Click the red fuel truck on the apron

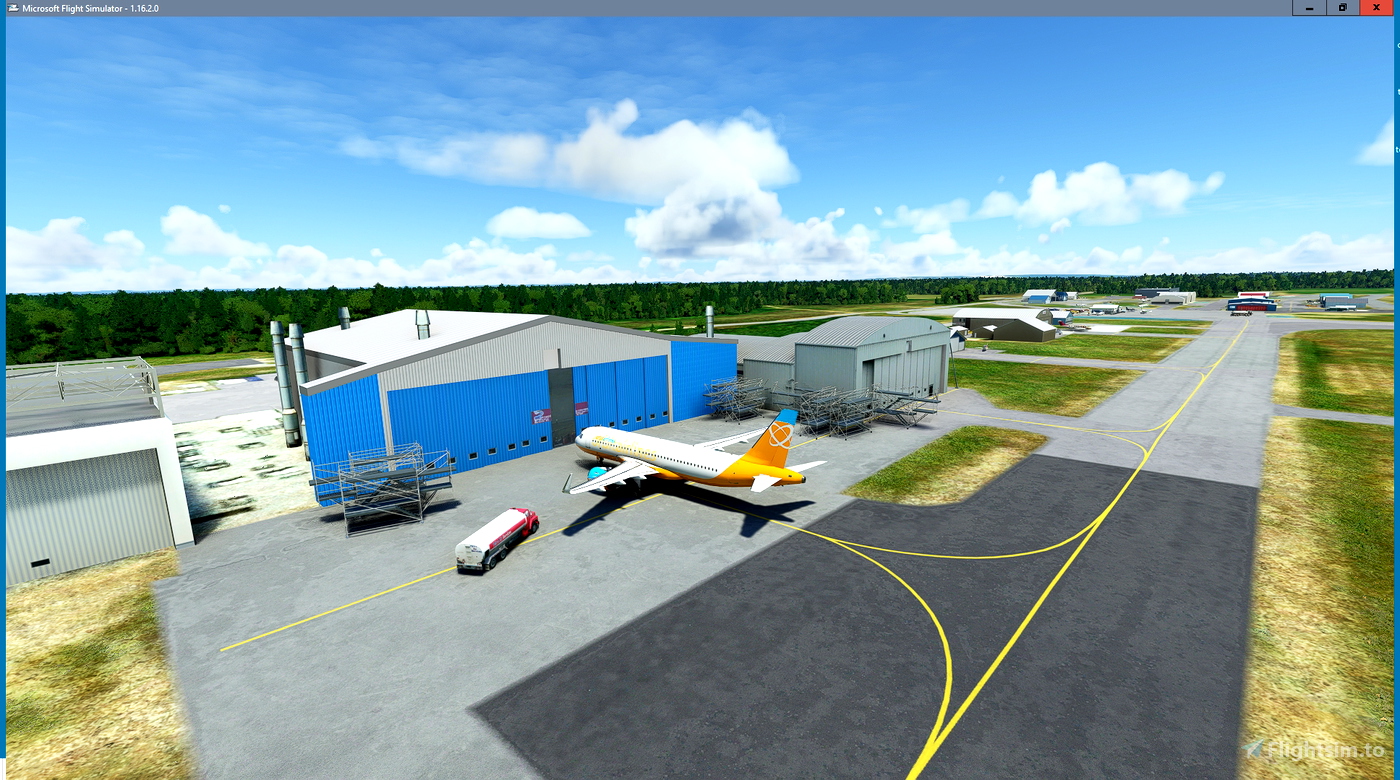click(x=497, y=540)
